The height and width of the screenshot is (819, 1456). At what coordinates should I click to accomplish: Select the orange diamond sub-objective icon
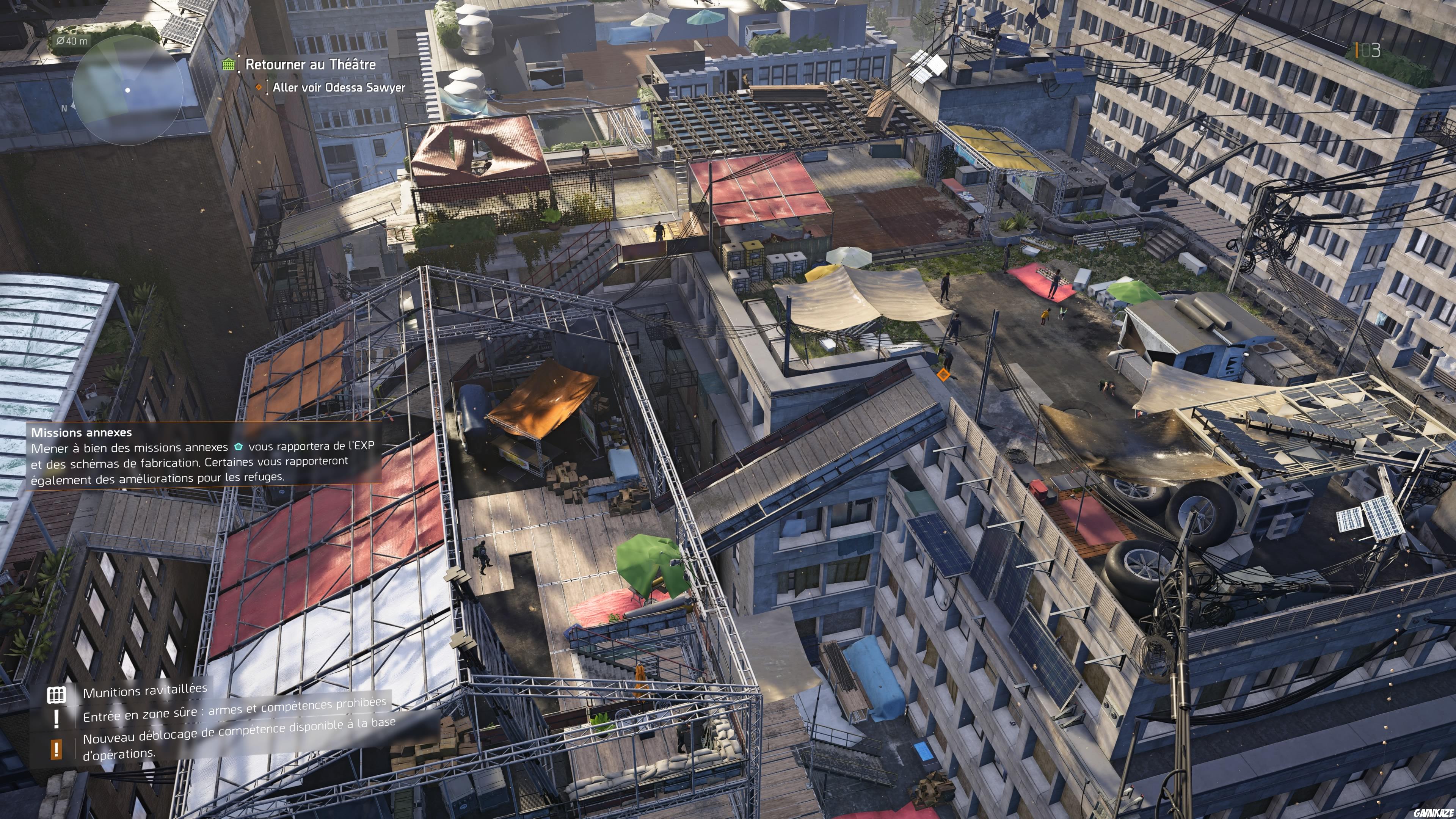tap(259, 88)
